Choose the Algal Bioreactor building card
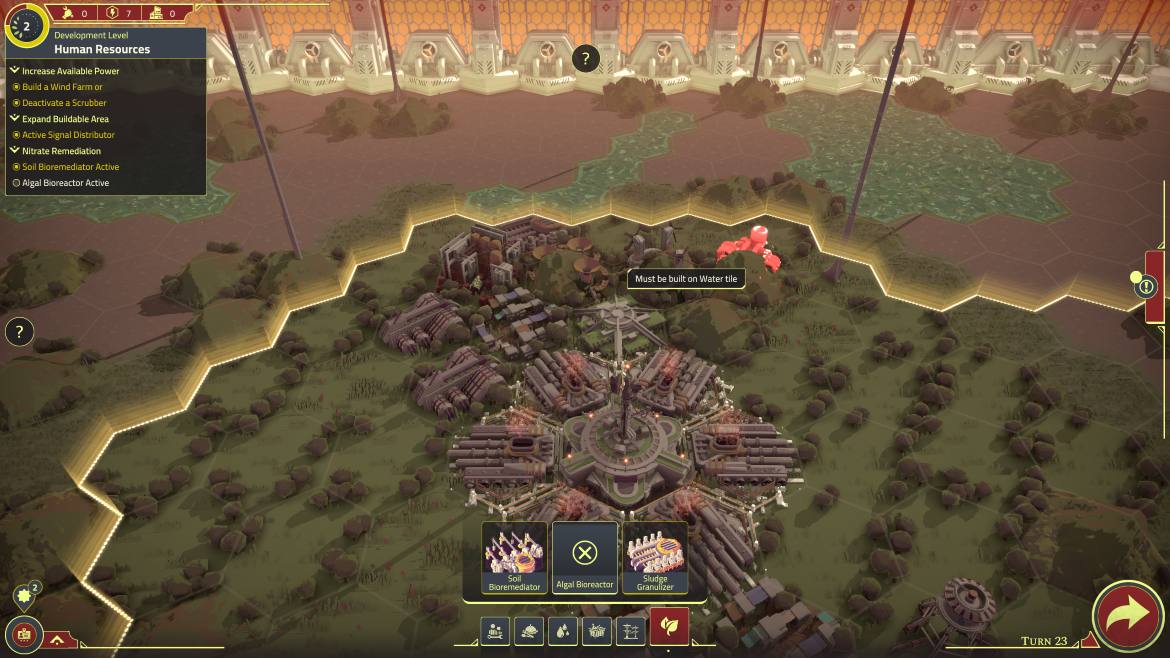 click(x=585, y=558)
